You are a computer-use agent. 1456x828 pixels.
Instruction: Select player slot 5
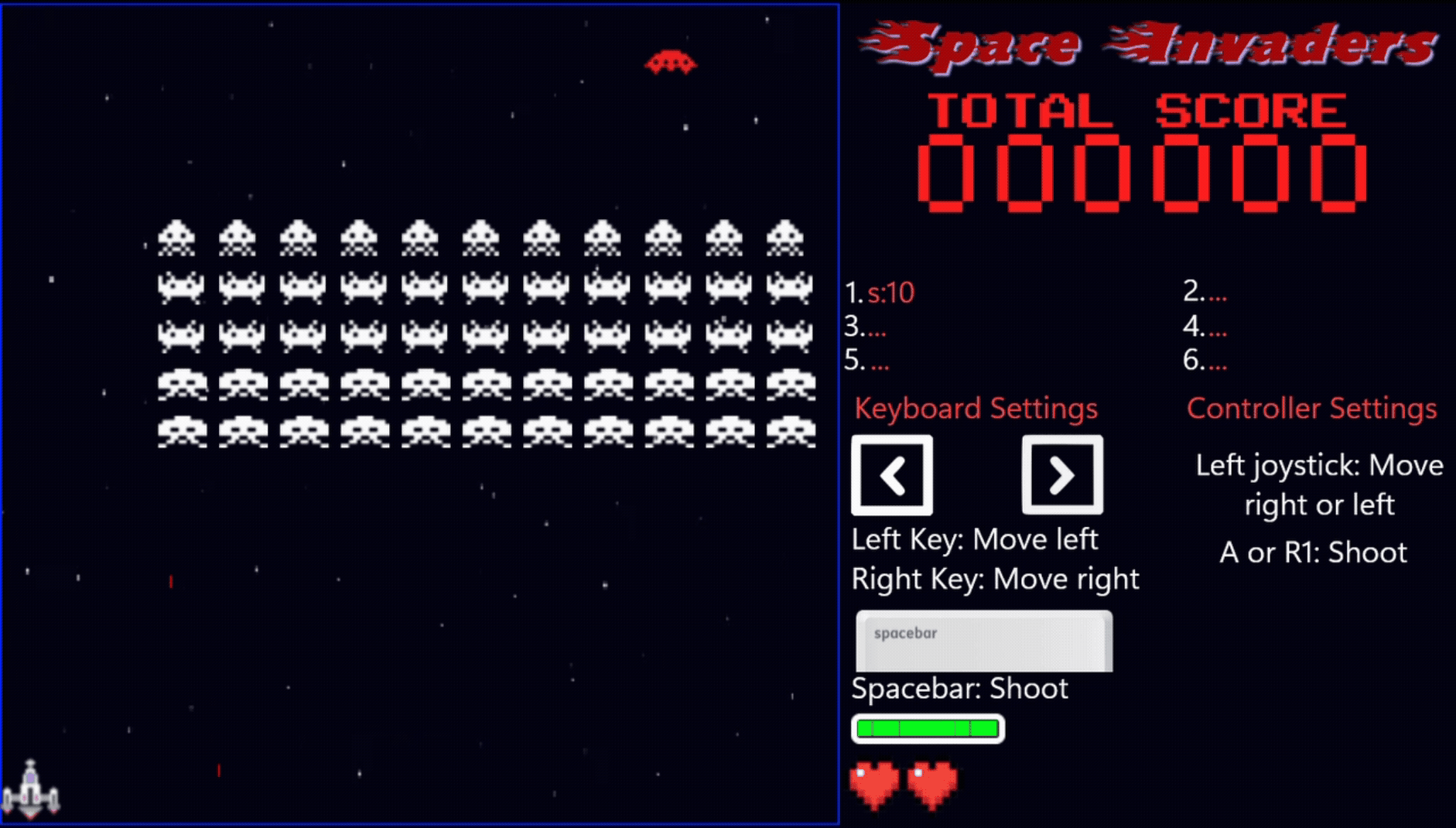click(x=868, y=360)
